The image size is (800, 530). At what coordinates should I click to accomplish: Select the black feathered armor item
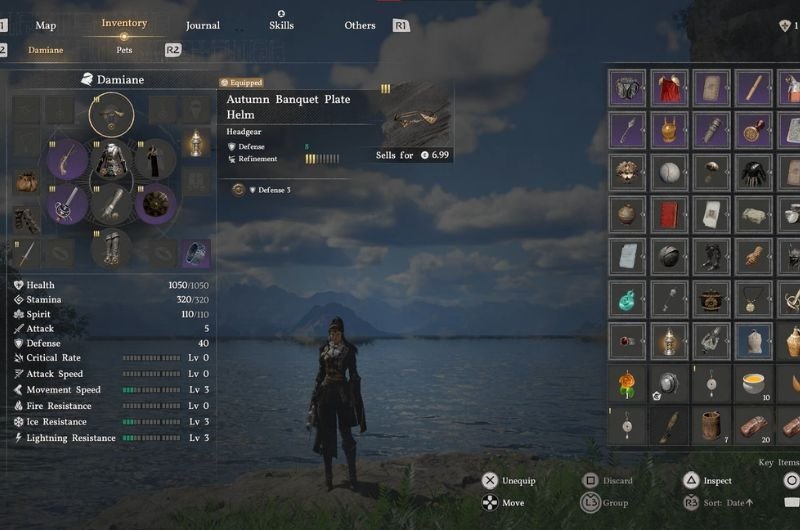pyautogui.click(x=753, y=172)
